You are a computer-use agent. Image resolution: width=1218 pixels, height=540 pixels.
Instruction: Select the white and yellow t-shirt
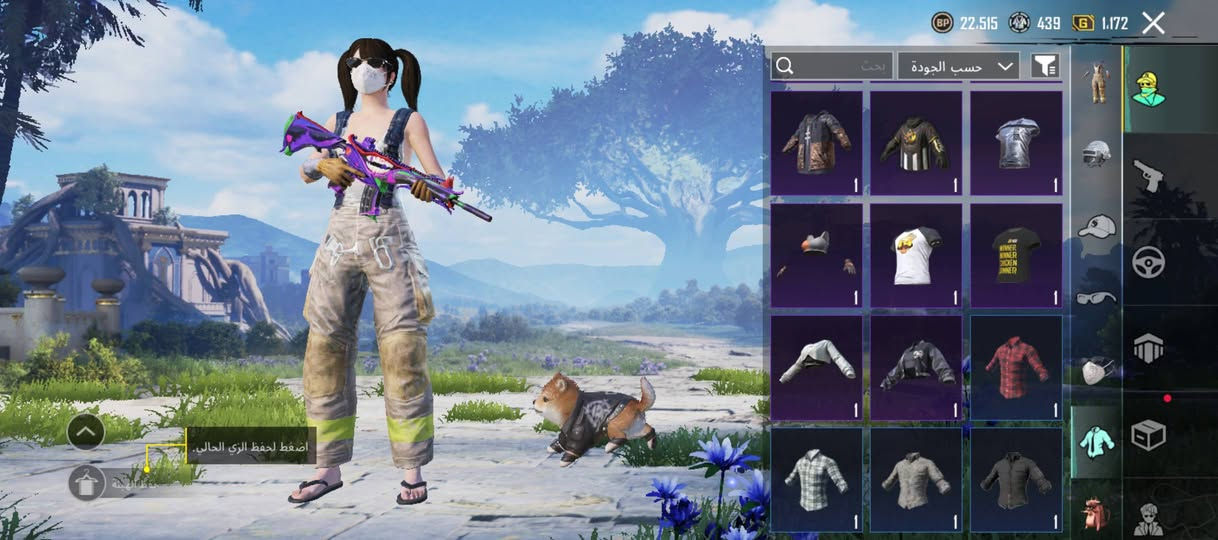click(916, 255)
